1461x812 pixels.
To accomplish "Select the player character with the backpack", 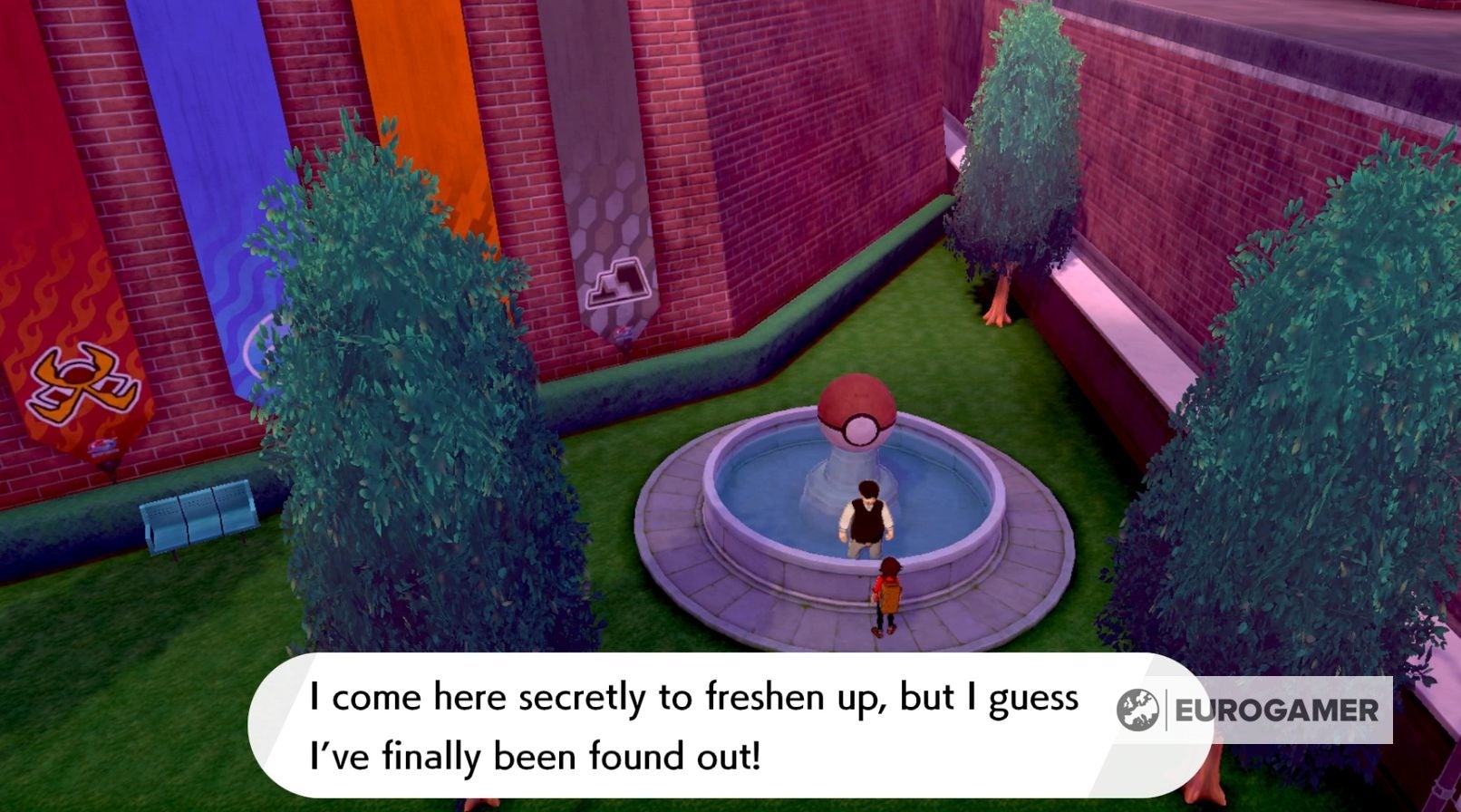I will pyautogui.click(x=888, y=594).
